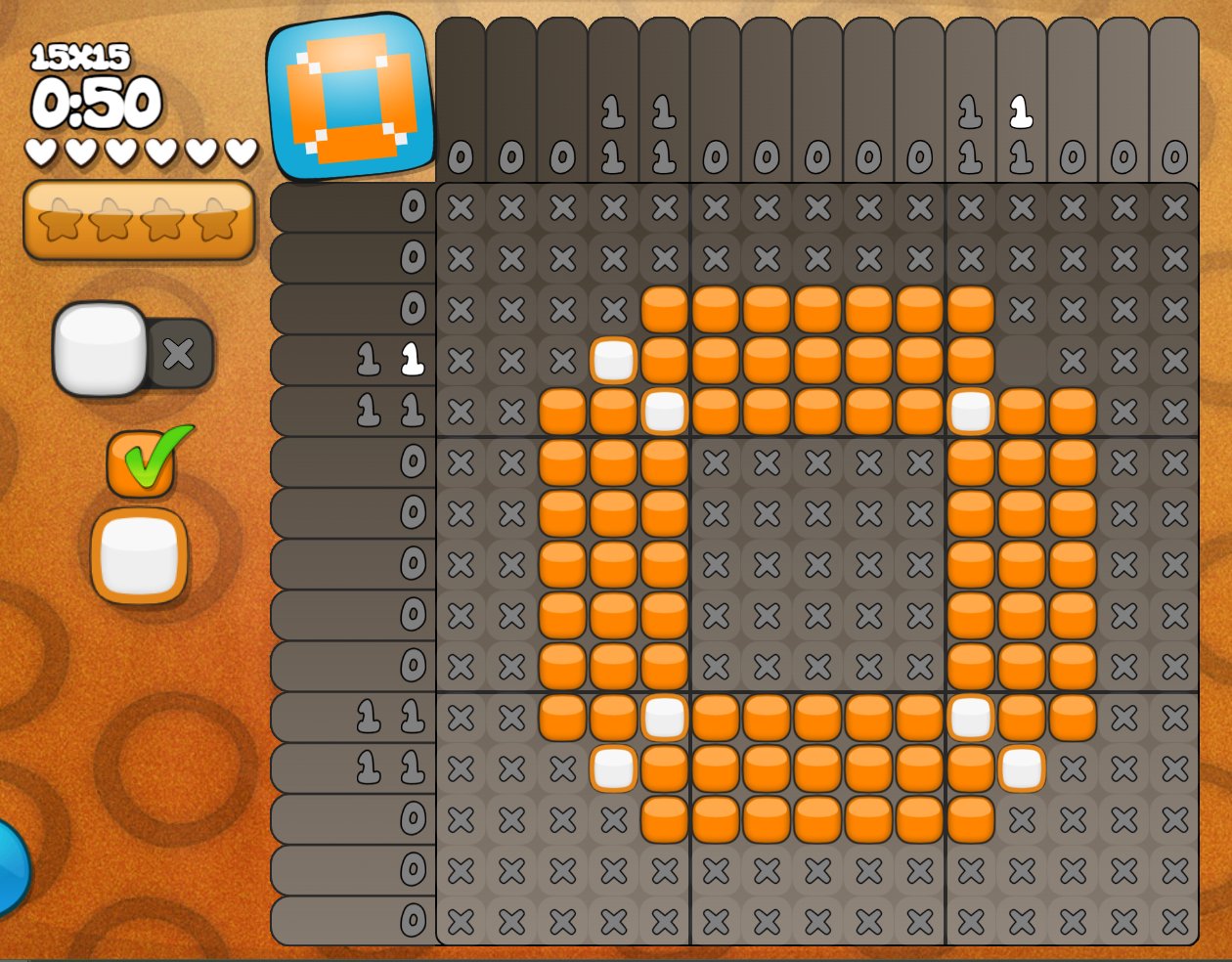Open the orange and blue puzzle preview thumbnail
The height and width of the screenshot is (962, 1232).
click(350, 97)
